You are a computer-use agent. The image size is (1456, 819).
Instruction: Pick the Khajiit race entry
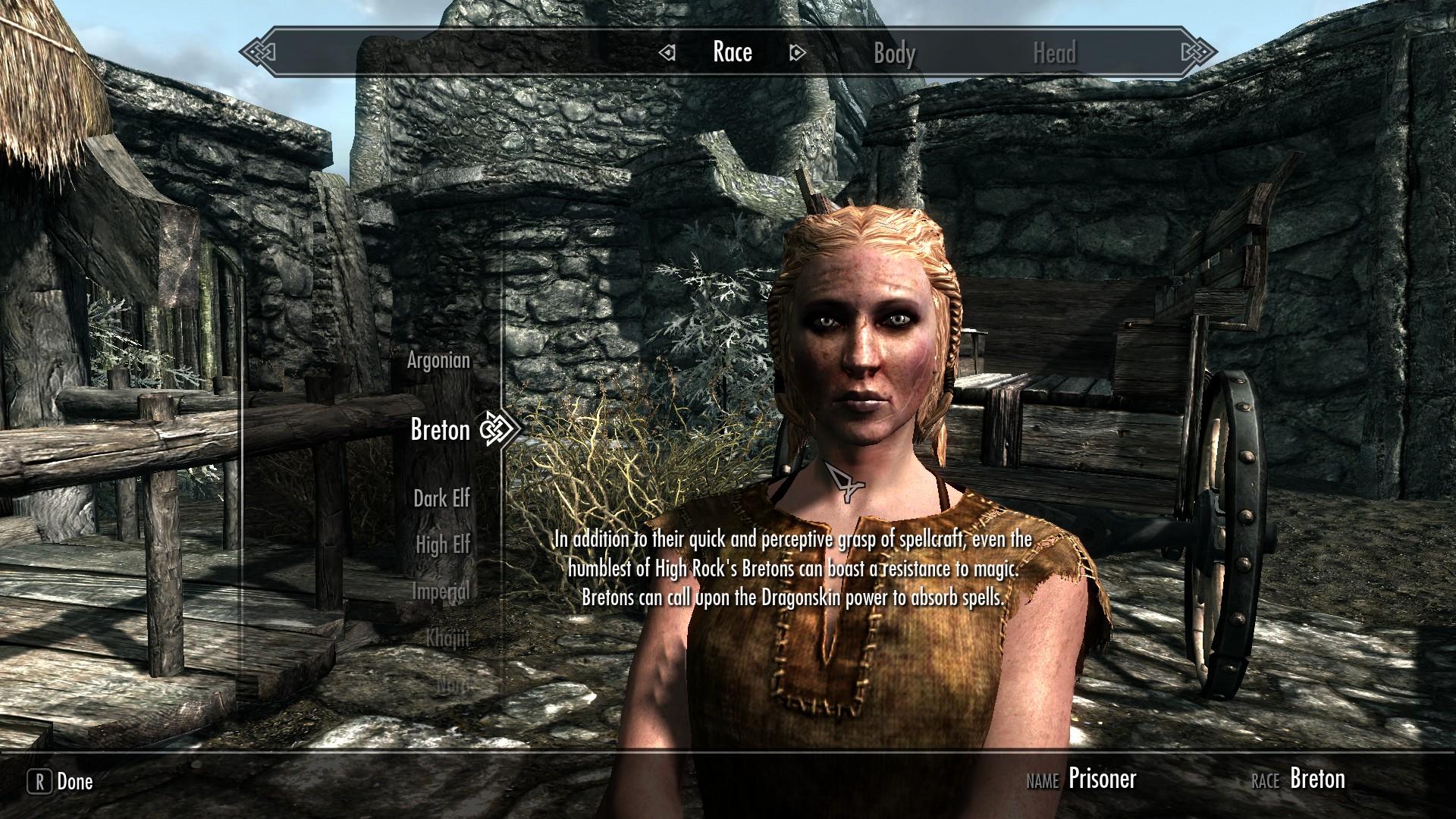(447, 639)
